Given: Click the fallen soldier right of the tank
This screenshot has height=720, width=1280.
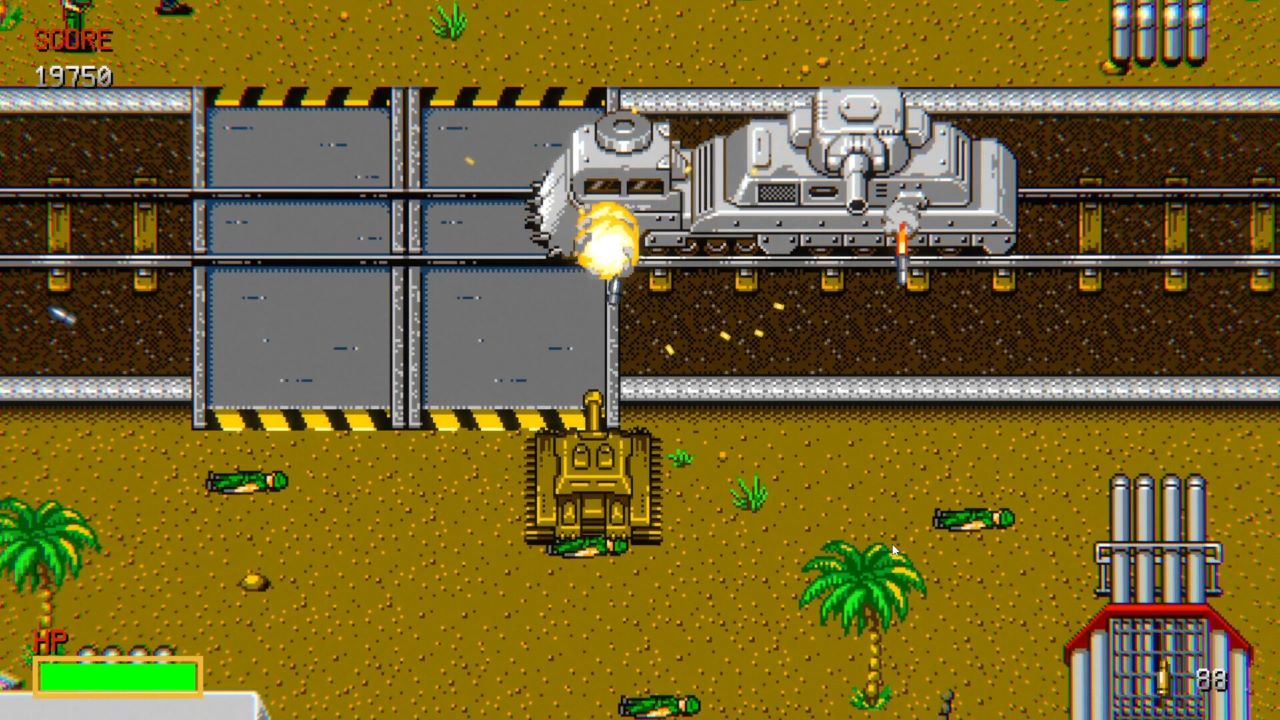Looking at the screenshot, I should [x=975, y=520].
